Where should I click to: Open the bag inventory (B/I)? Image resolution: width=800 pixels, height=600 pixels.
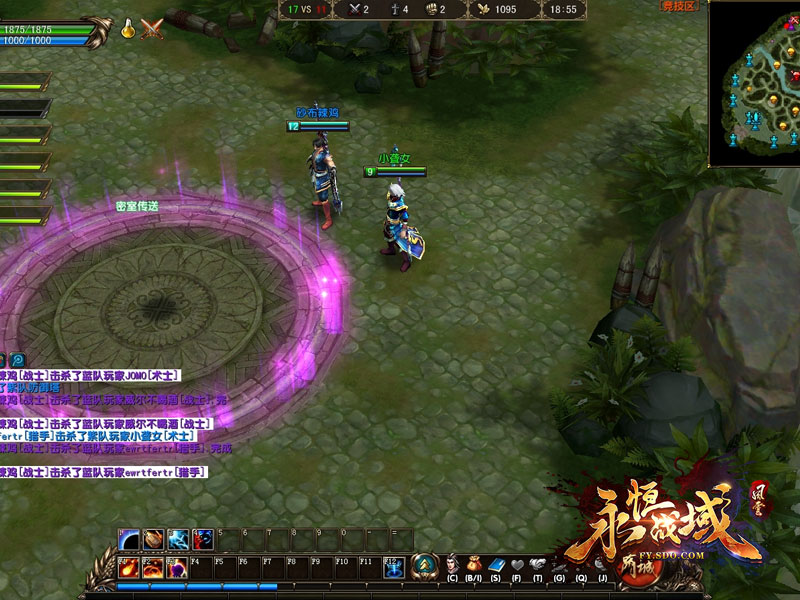pyautogui.click(x=474, y=566)
